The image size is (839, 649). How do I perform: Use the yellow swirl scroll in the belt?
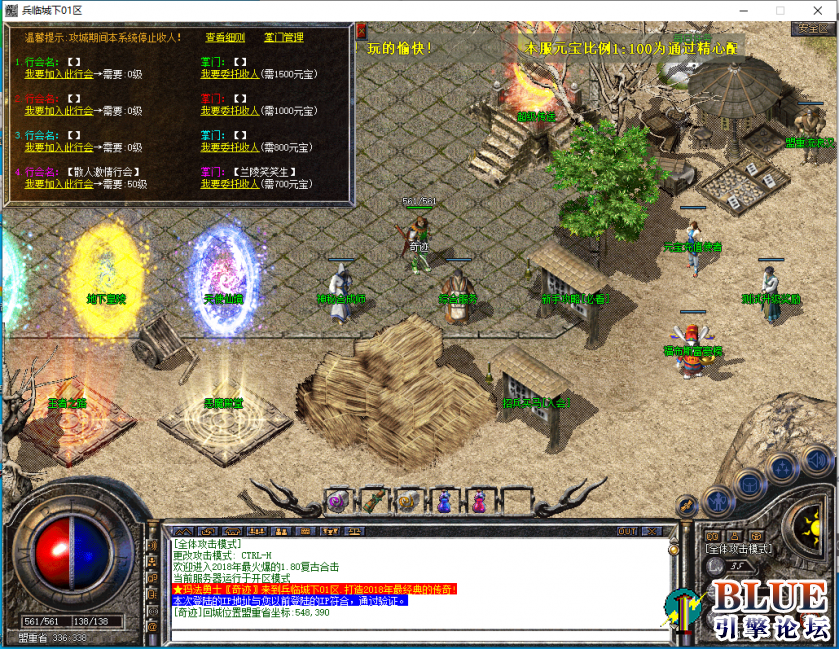click(x=409, y=499)
